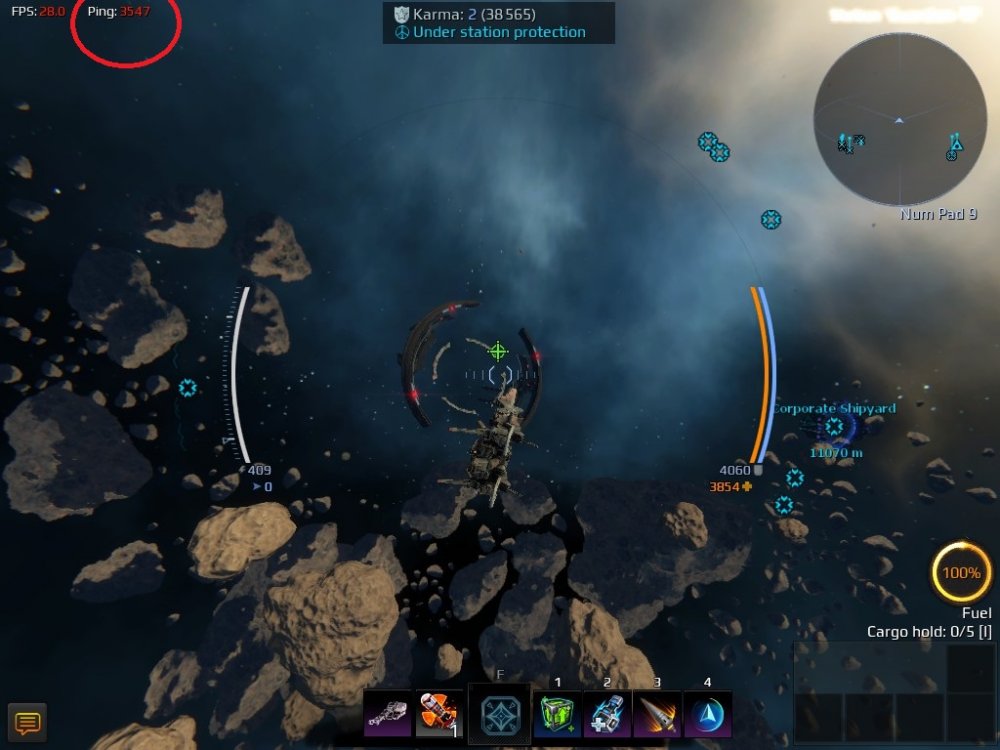
Task: Click the 100% fuel gauge
Action: pyautogui.click(x=961, y=573)
